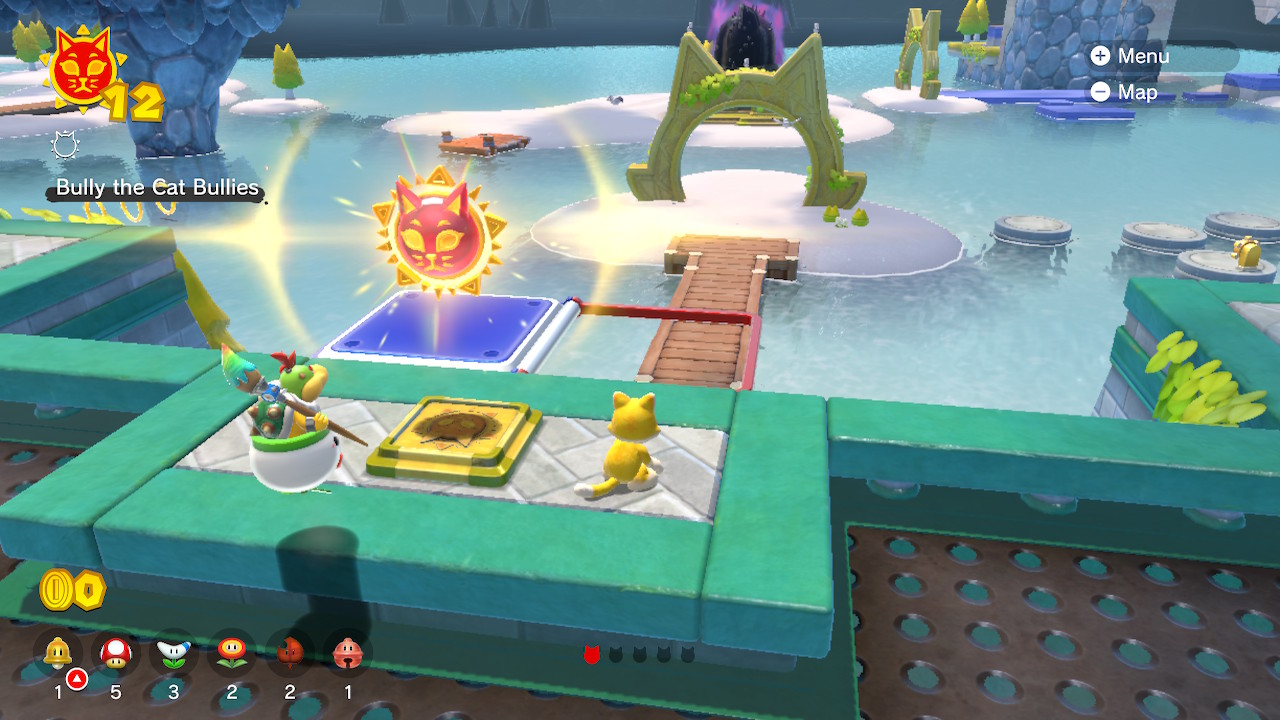The image size is (1280, 720).
Task: Choose the Super Mushroom reserve item
Action: tap(116, 654)
